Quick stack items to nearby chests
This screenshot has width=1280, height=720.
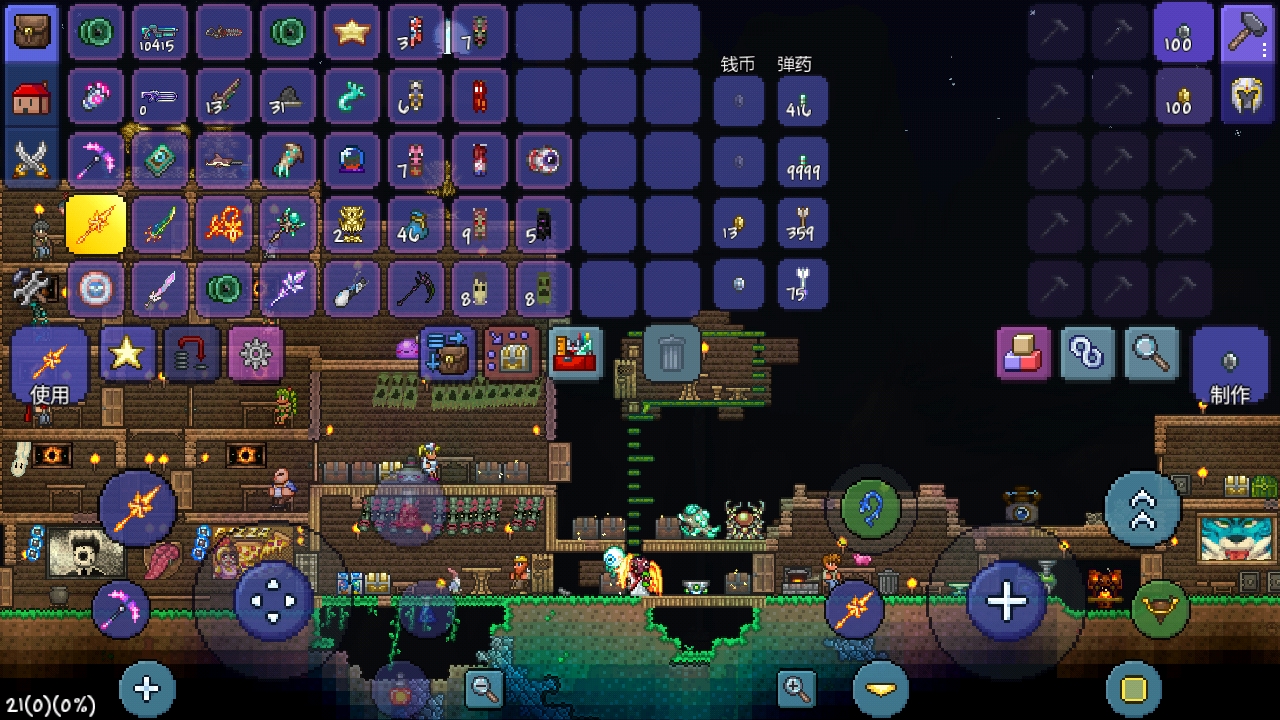[447, 353]
